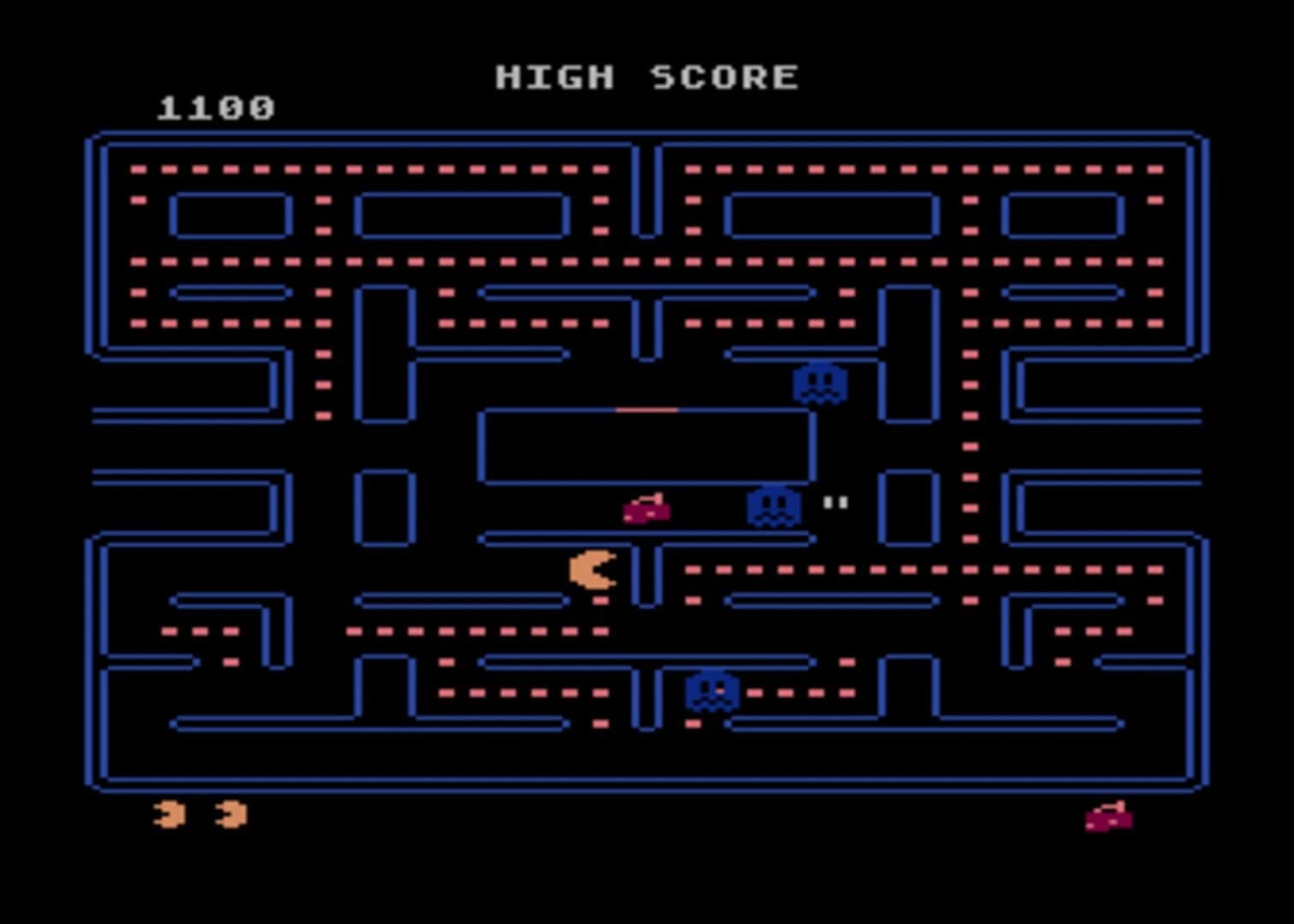Viewport: 1294px width, 924px height.
Task: Expand the ghost pen enclosure area
Action: pyautogui.click(x=648, y=447)
